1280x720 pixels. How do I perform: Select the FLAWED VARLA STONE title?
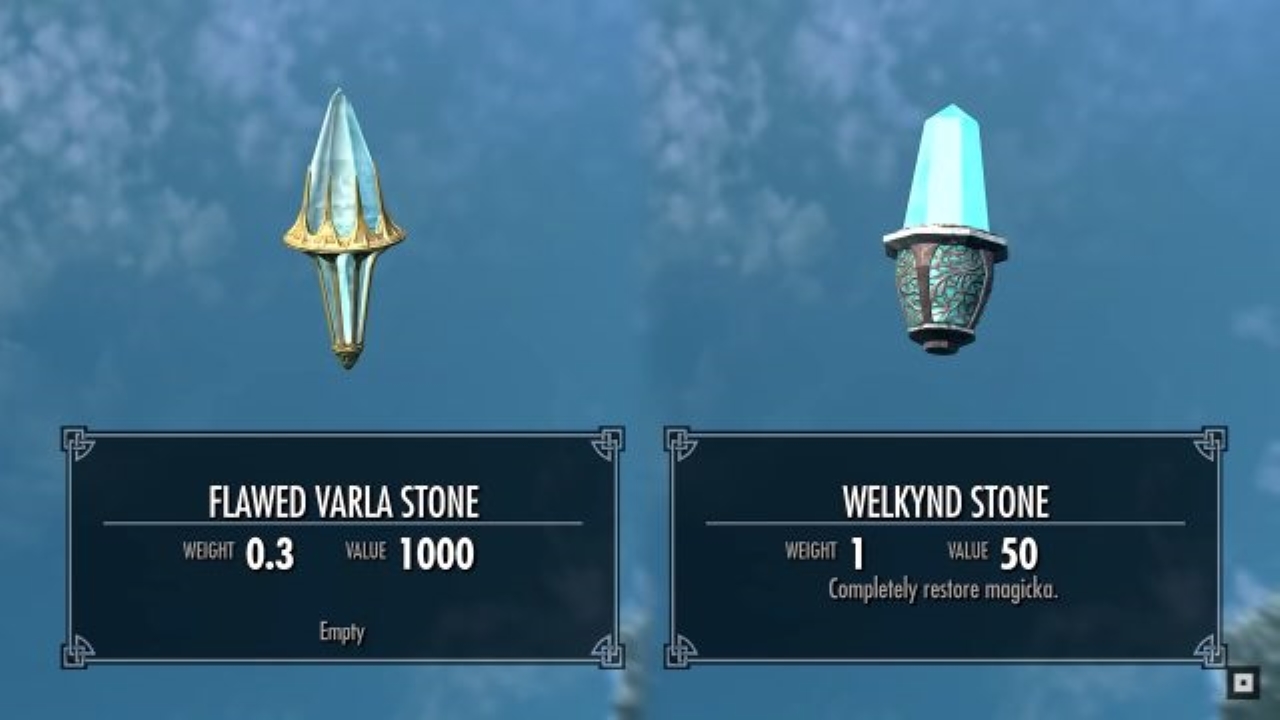342,499
